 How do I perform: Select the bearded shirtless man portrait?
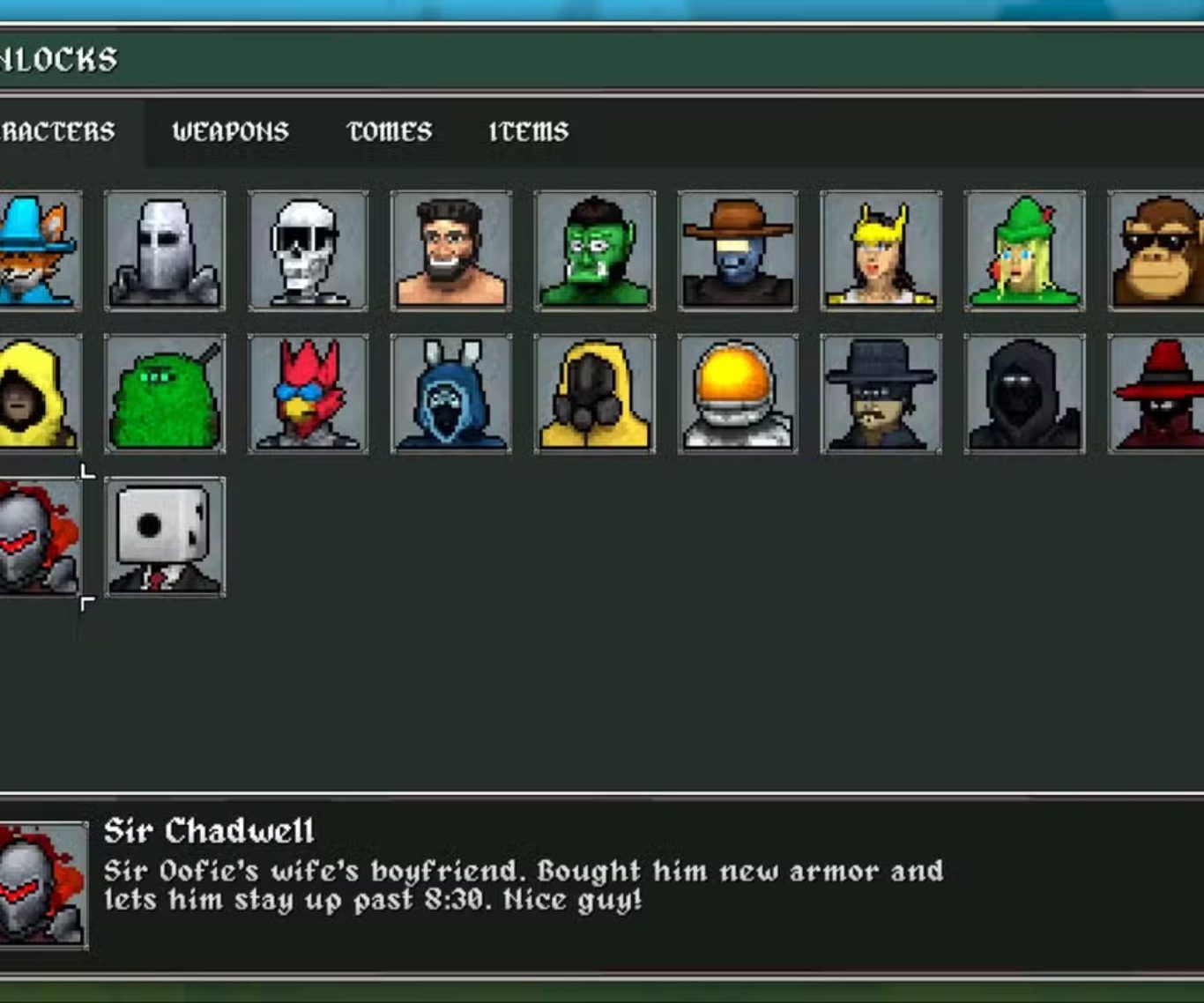pos(451,251)
